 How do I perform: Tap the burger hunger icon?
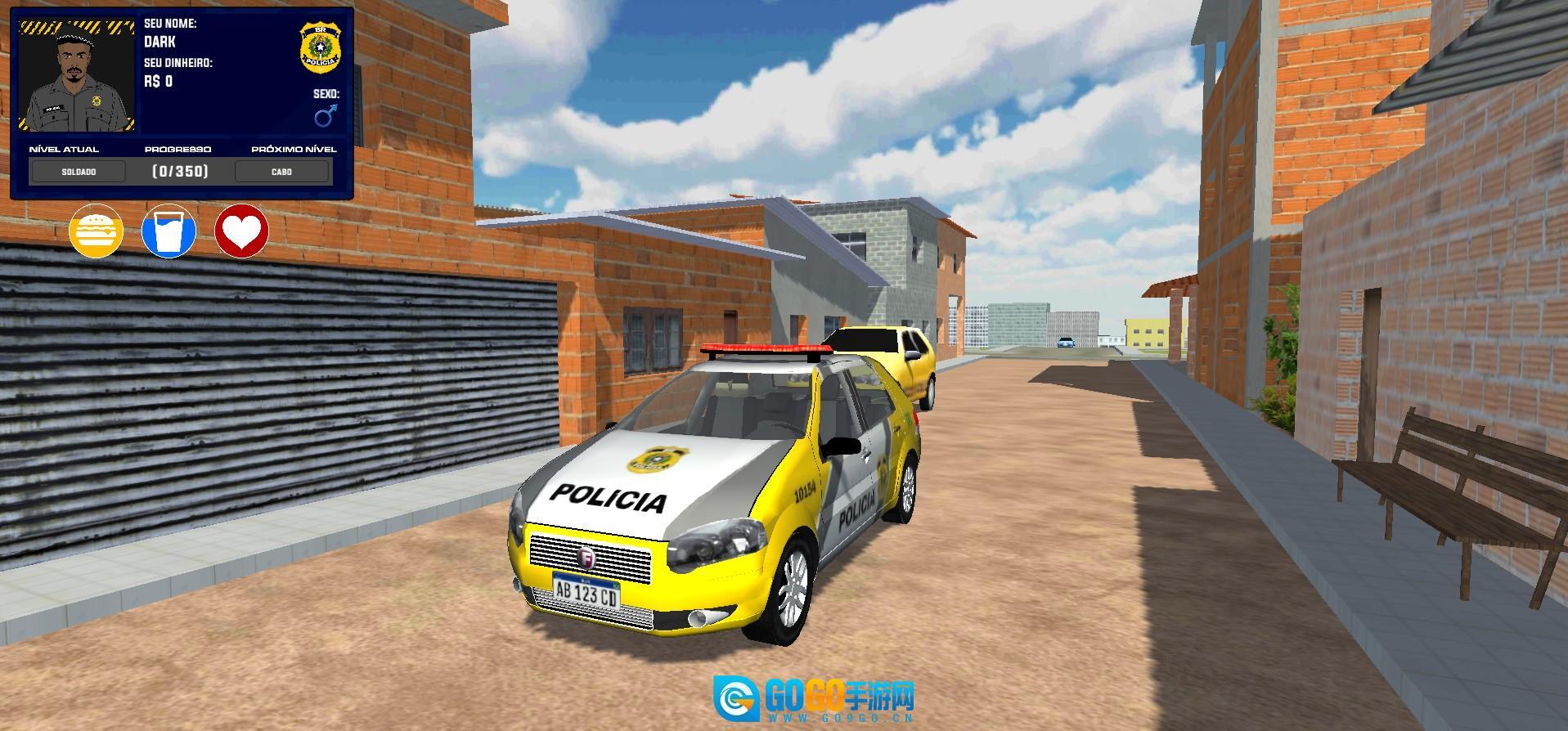click(97, 231)
